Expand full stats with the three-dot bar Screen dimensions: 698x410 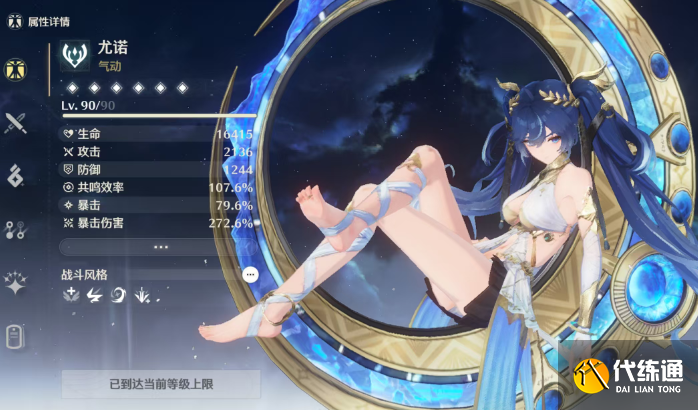tap(159, 246)
